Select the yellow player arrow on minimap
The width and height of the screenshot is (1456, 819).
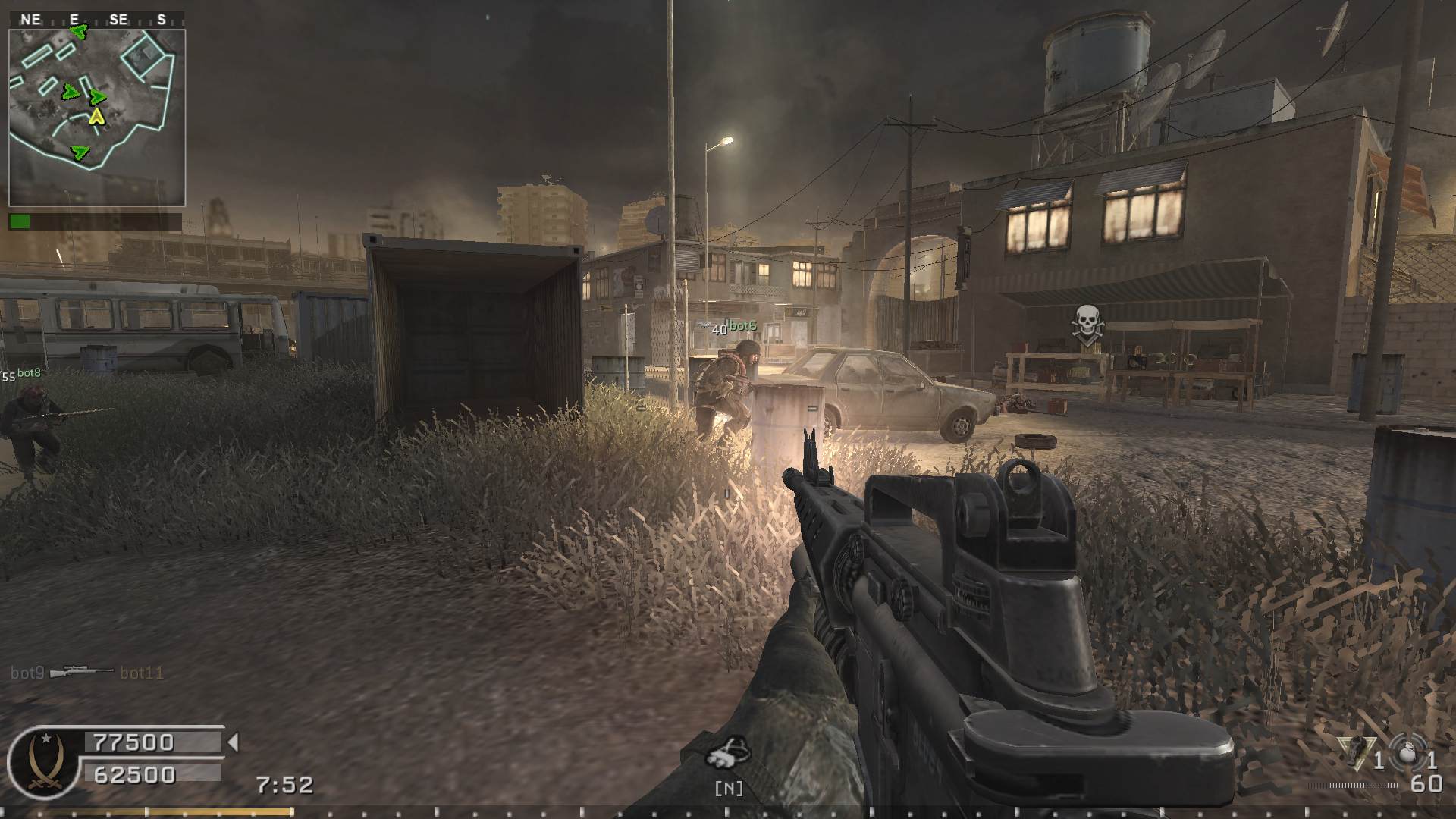(96, 116)
